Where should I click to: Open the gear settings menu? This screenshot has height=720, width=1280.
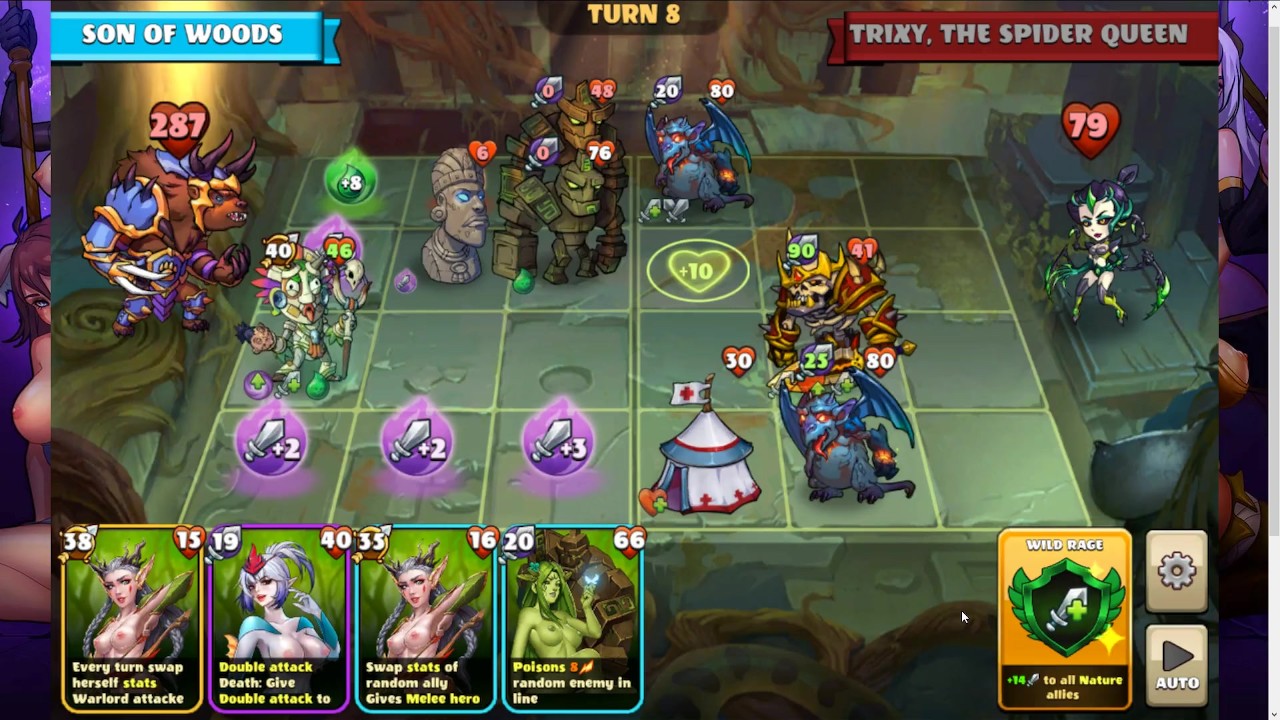click(1176, 571)
